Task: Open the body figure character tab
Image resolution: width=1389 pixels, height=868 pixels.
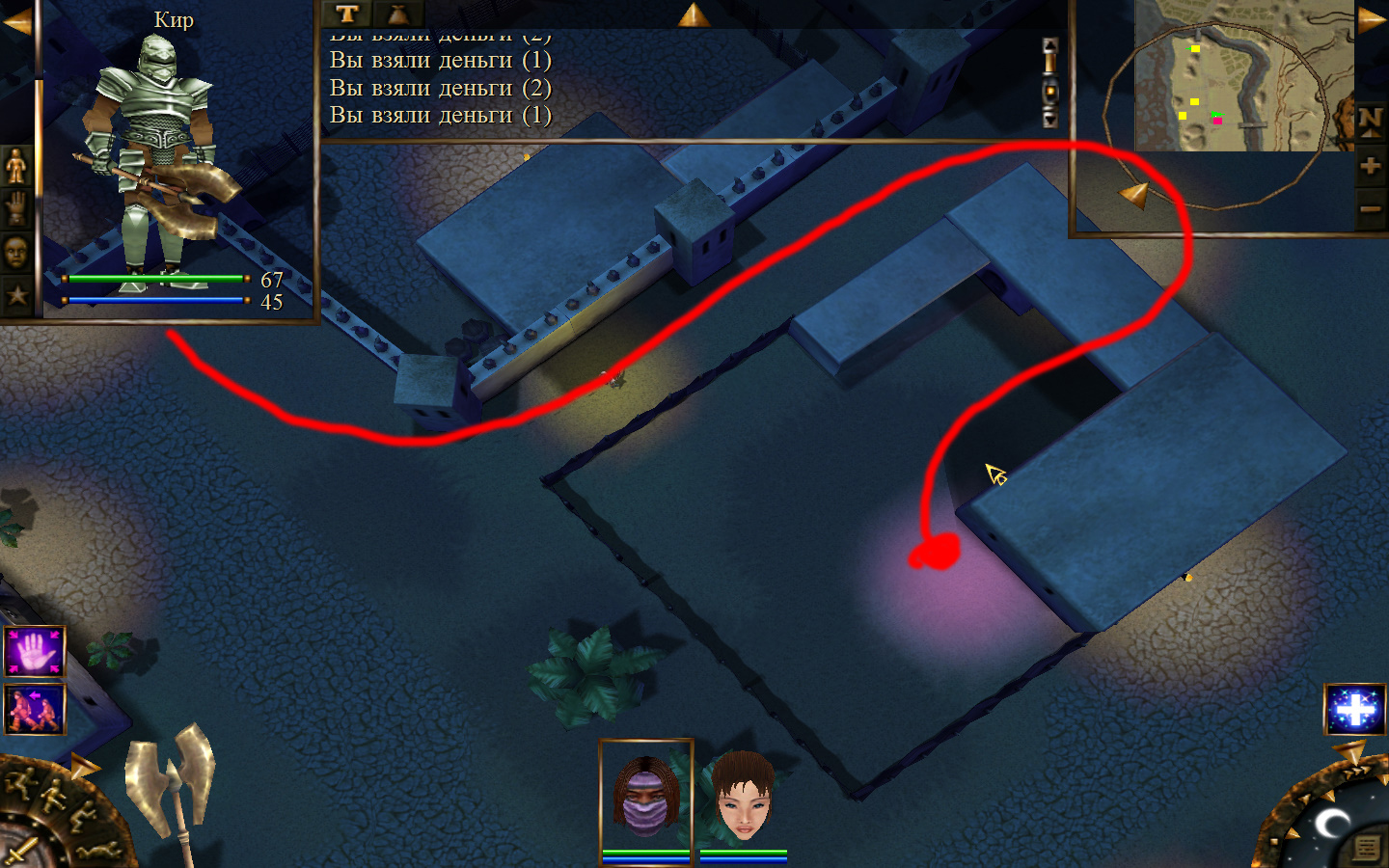Action: [16, 167]
